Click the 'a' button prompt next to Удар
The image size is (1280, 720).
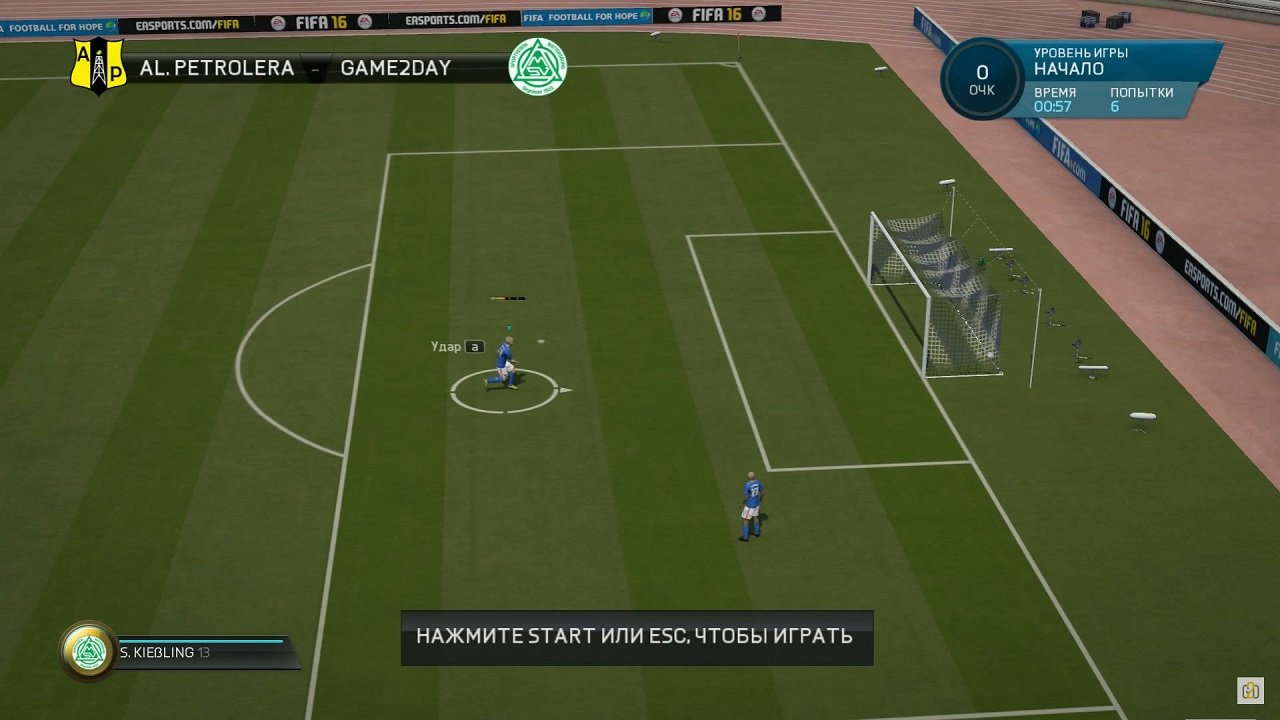click(476, 346)
